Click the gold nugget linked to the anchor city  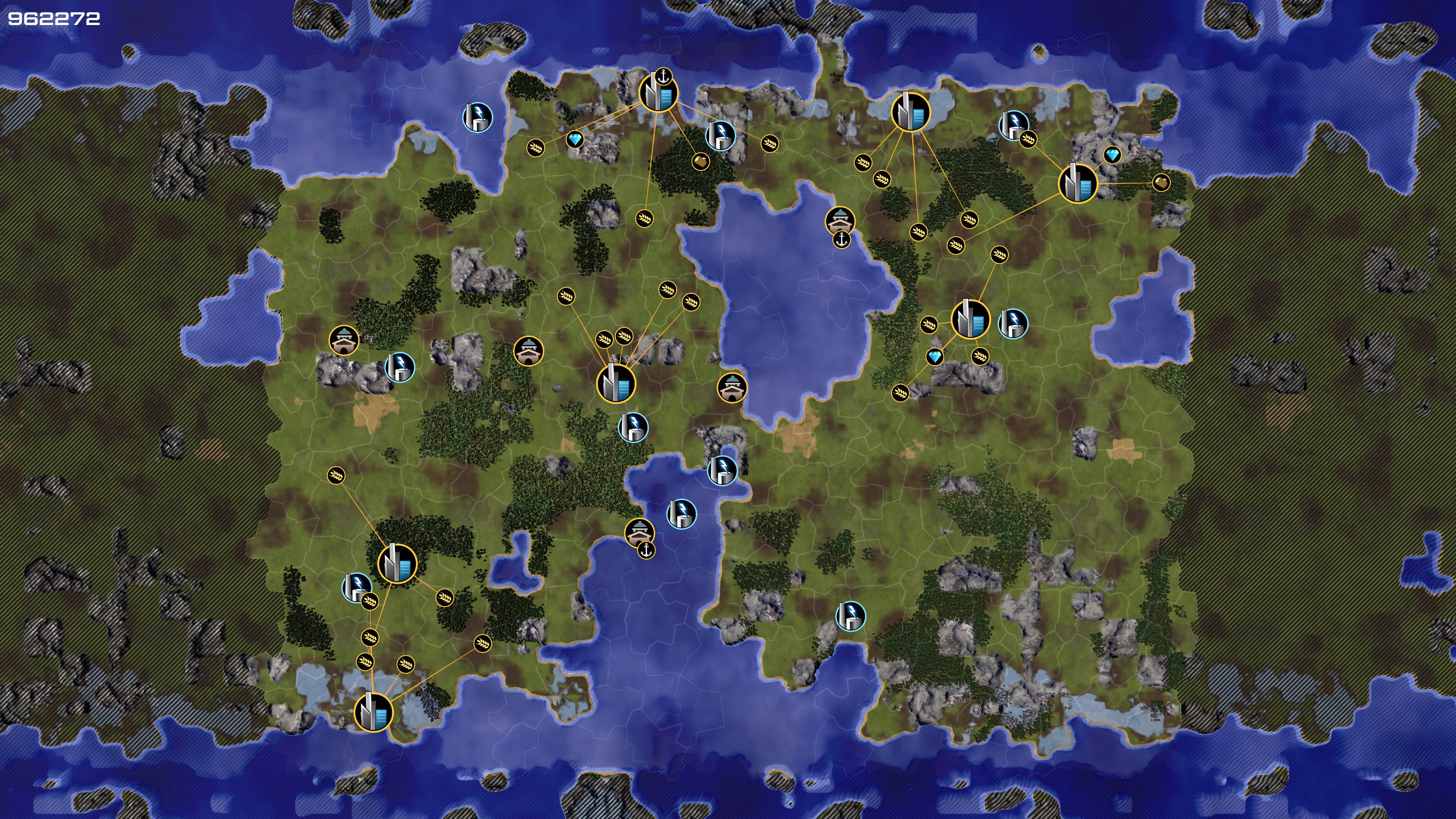tap(700, 161)
